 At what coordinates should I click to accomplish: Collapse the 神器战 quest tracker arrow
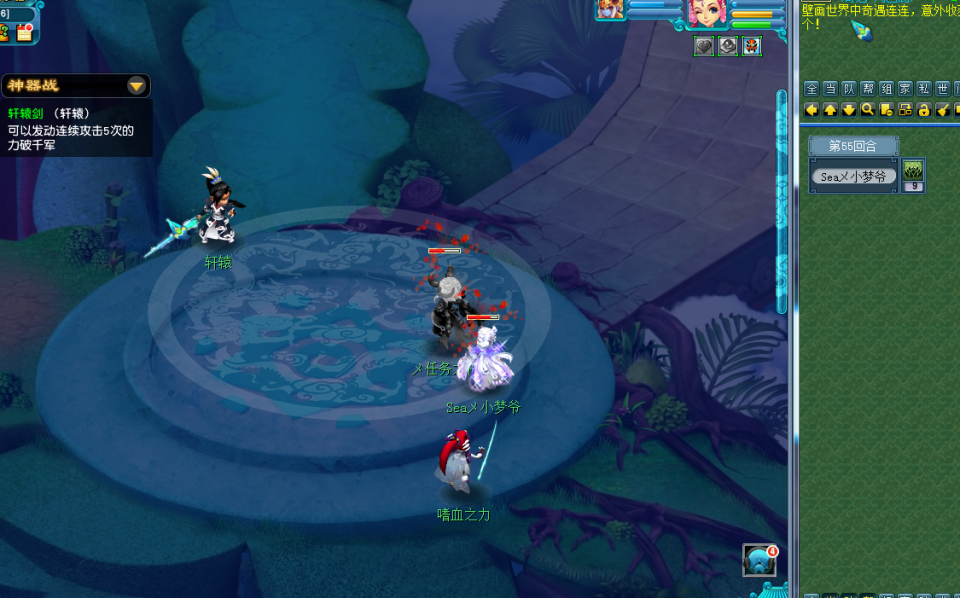tap(136, 86)
